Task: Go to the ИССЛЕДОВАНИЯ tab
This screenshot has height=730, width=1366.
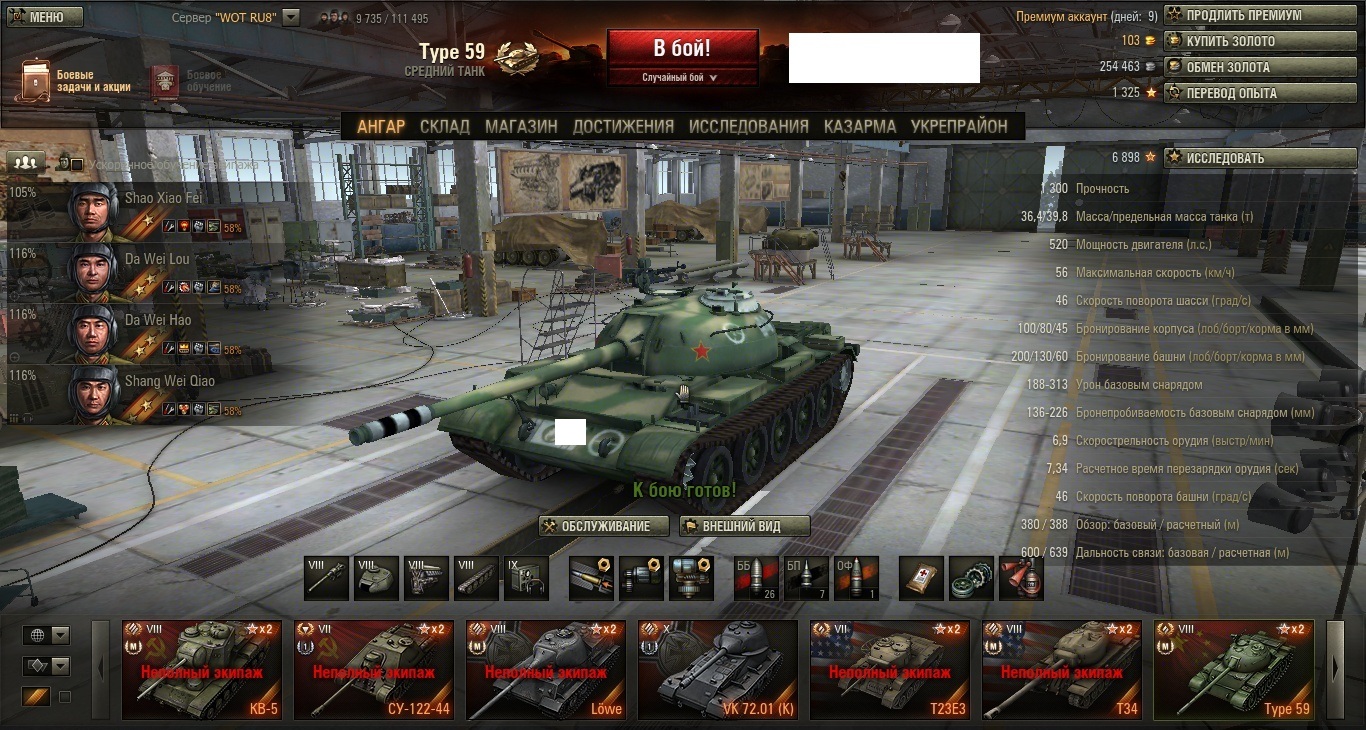Action: [748, 126]
